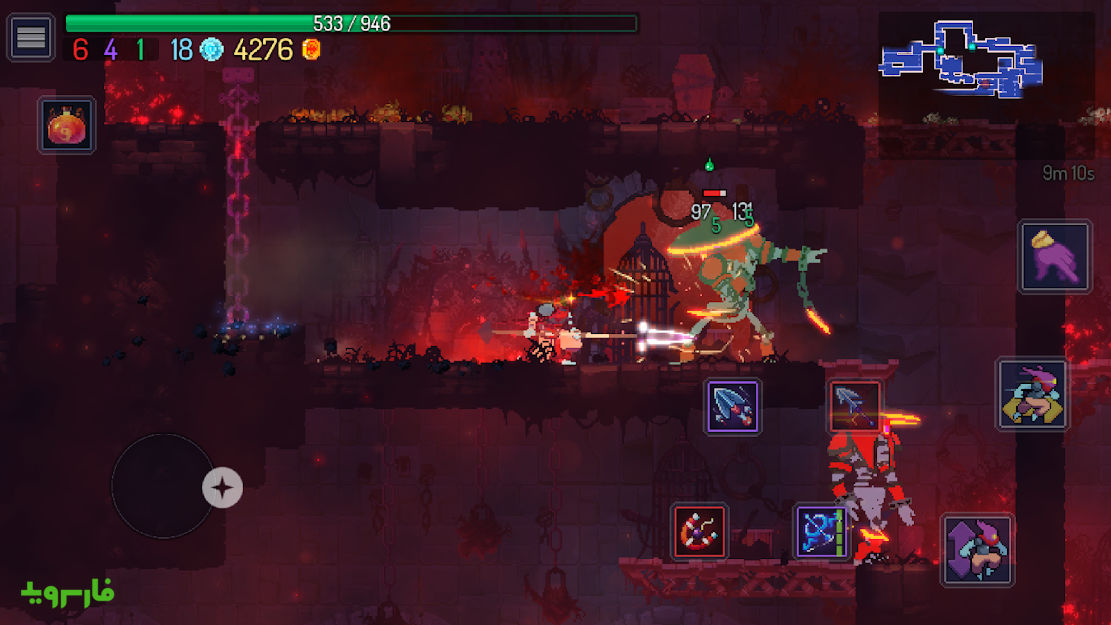Screen dimensions: 1111x625
Task: Drink the health flask
Action: (x=67, y=125)
